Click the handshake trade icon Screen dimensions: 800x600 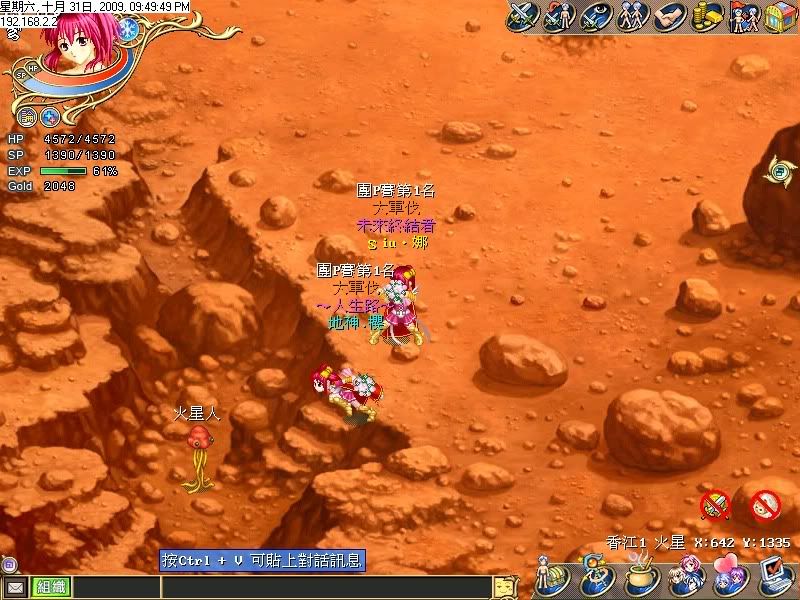click(x=668, y=17)
